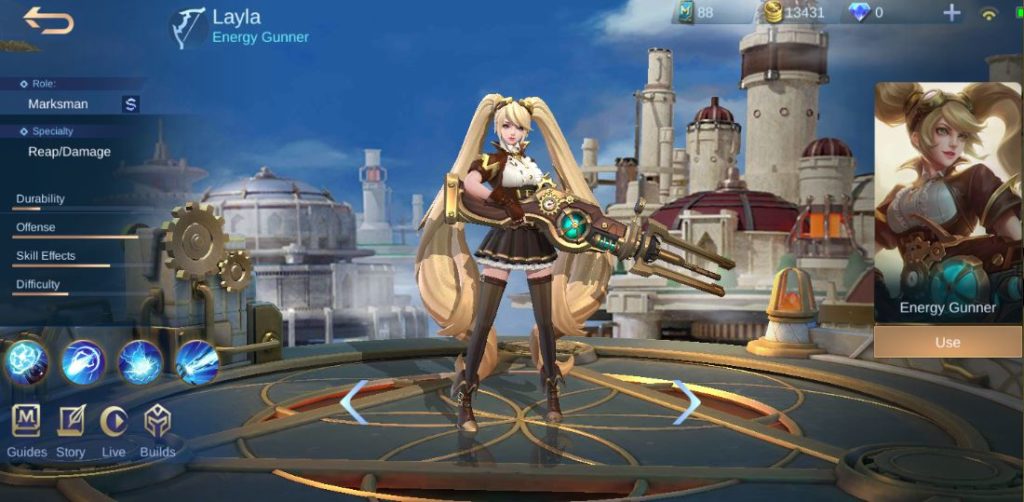Use the Energy Gunner skin
Viewport: 1024px width, 502px height.
click(947, 342)
